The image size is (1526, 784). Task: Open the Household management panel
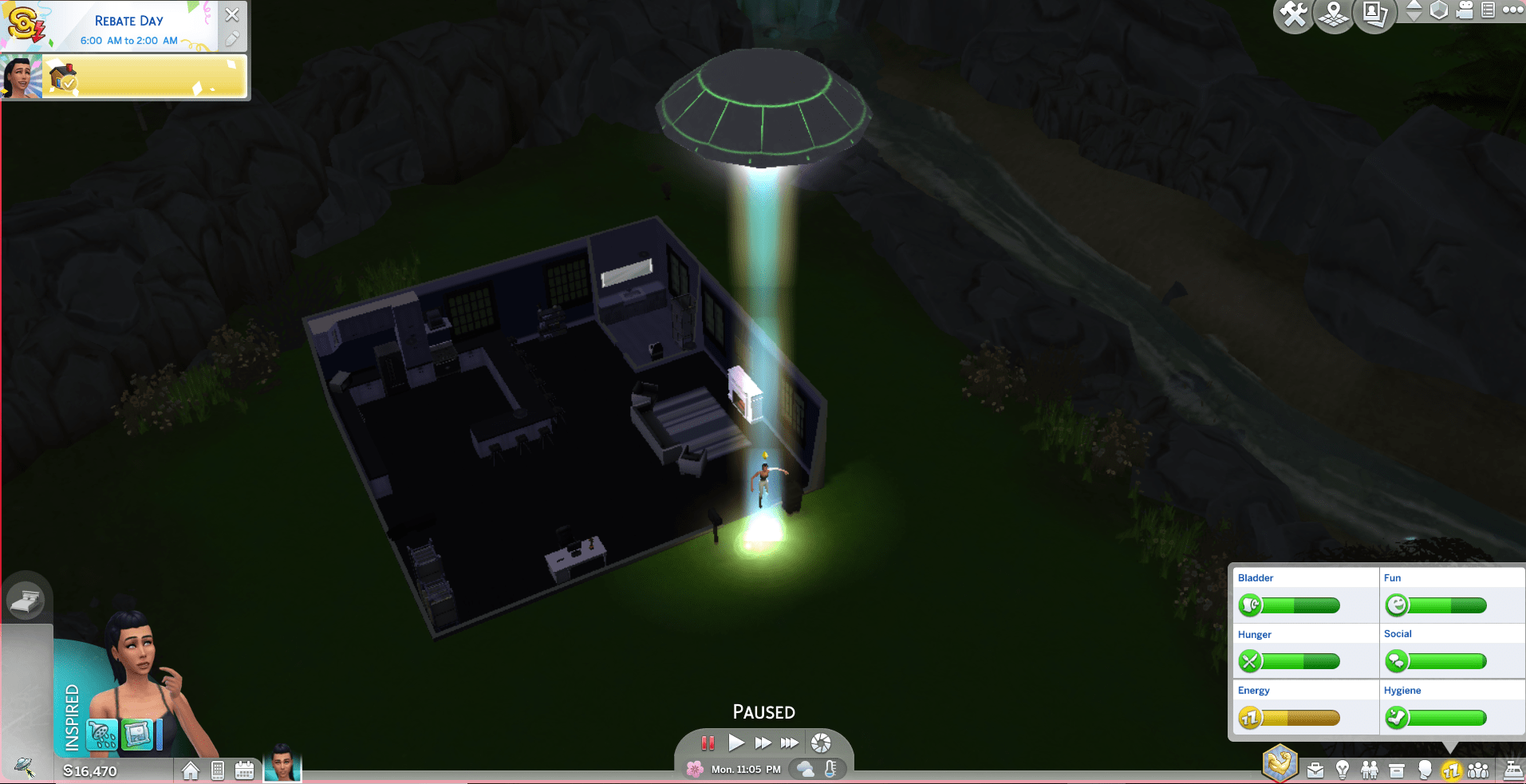point(1479,770)
